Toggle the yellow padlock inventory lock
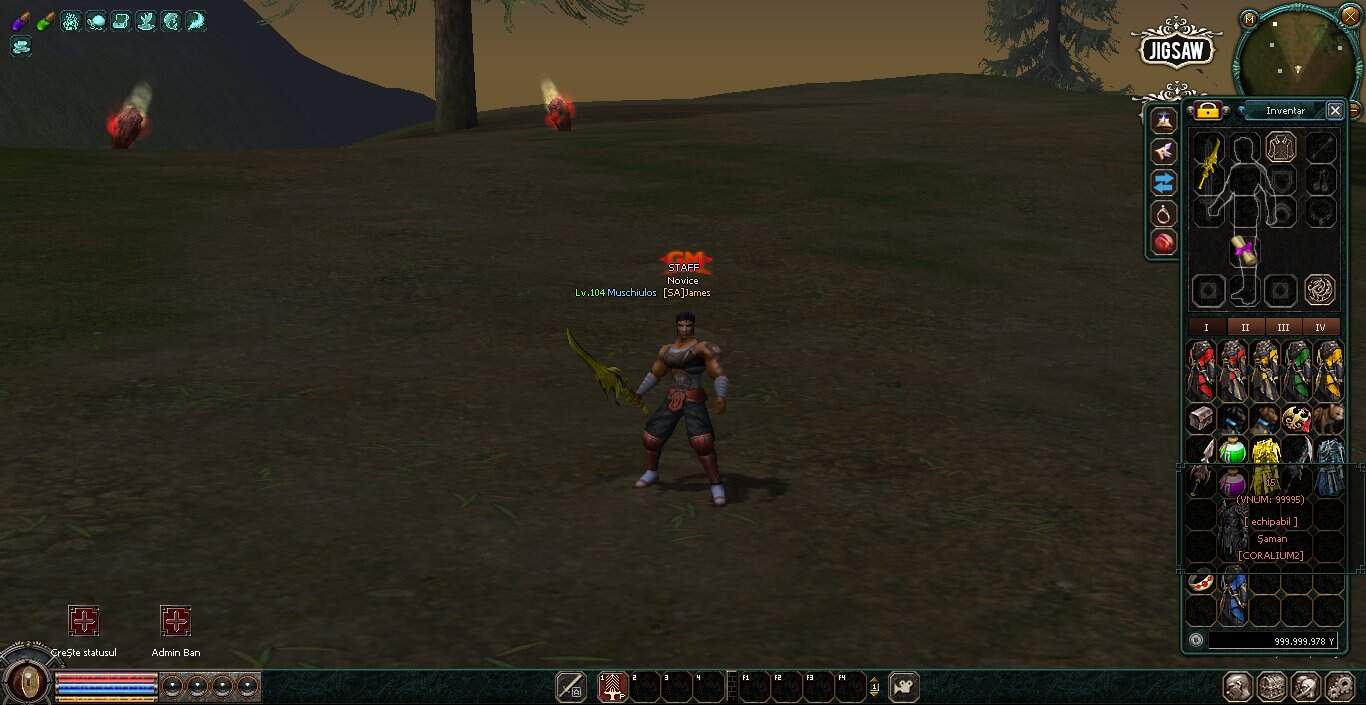This screenshot has width=1366, height=705. pos(1208,111)
